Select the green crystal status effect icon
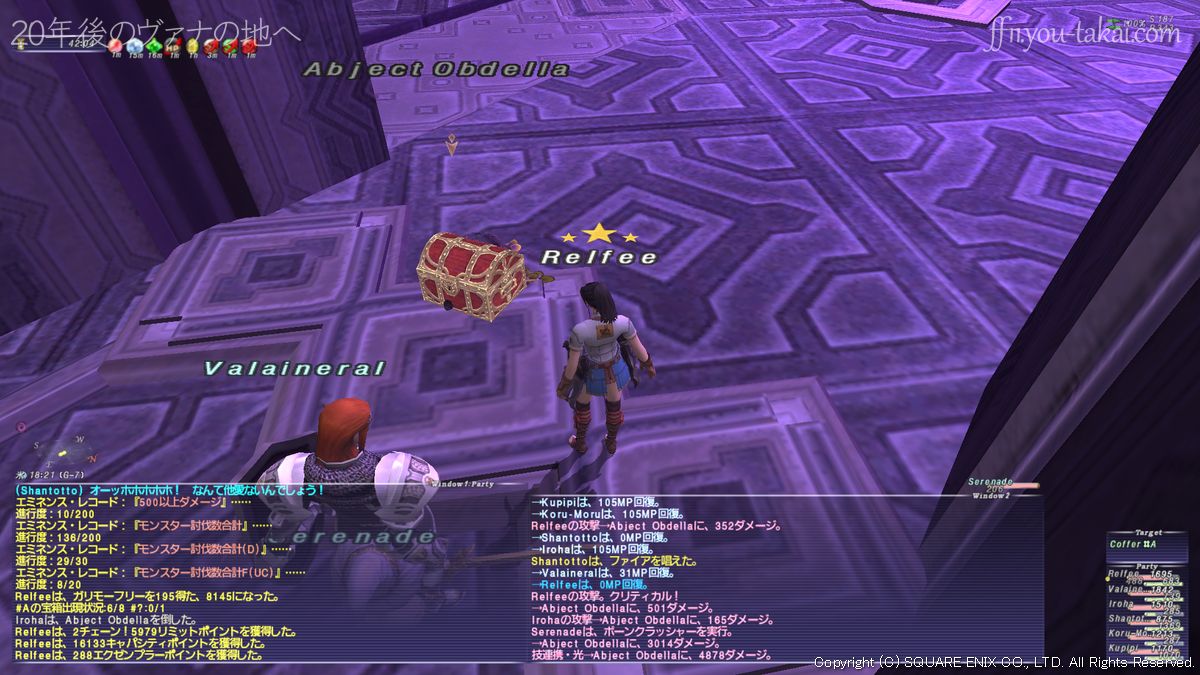Image resolution: width=1200 pixels, height=675 pixels. pyautogui.click(x=153, y=45)
